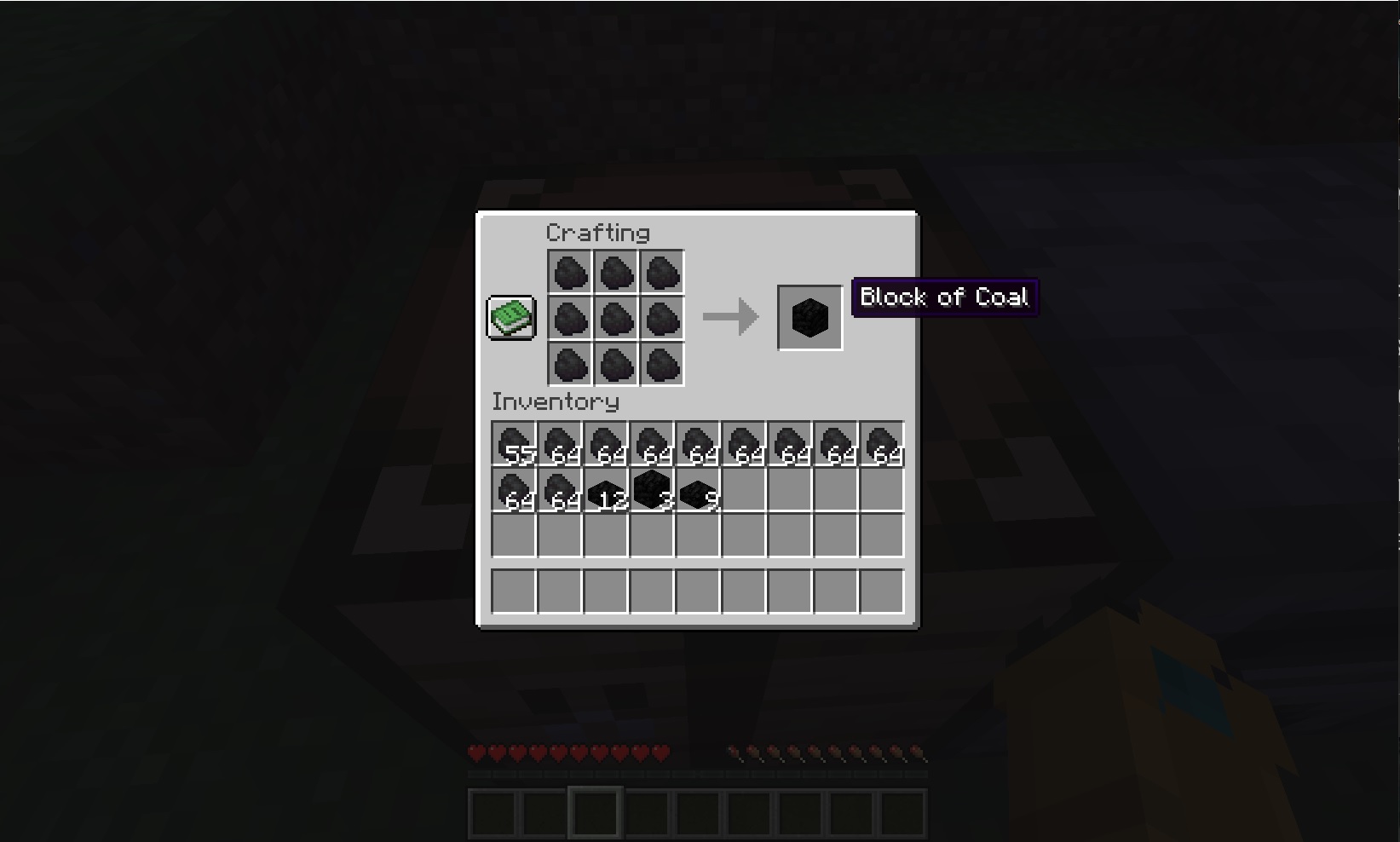Click the coal in the bottom-left crafting slot

pyautogui.click(x=569, y=366)
